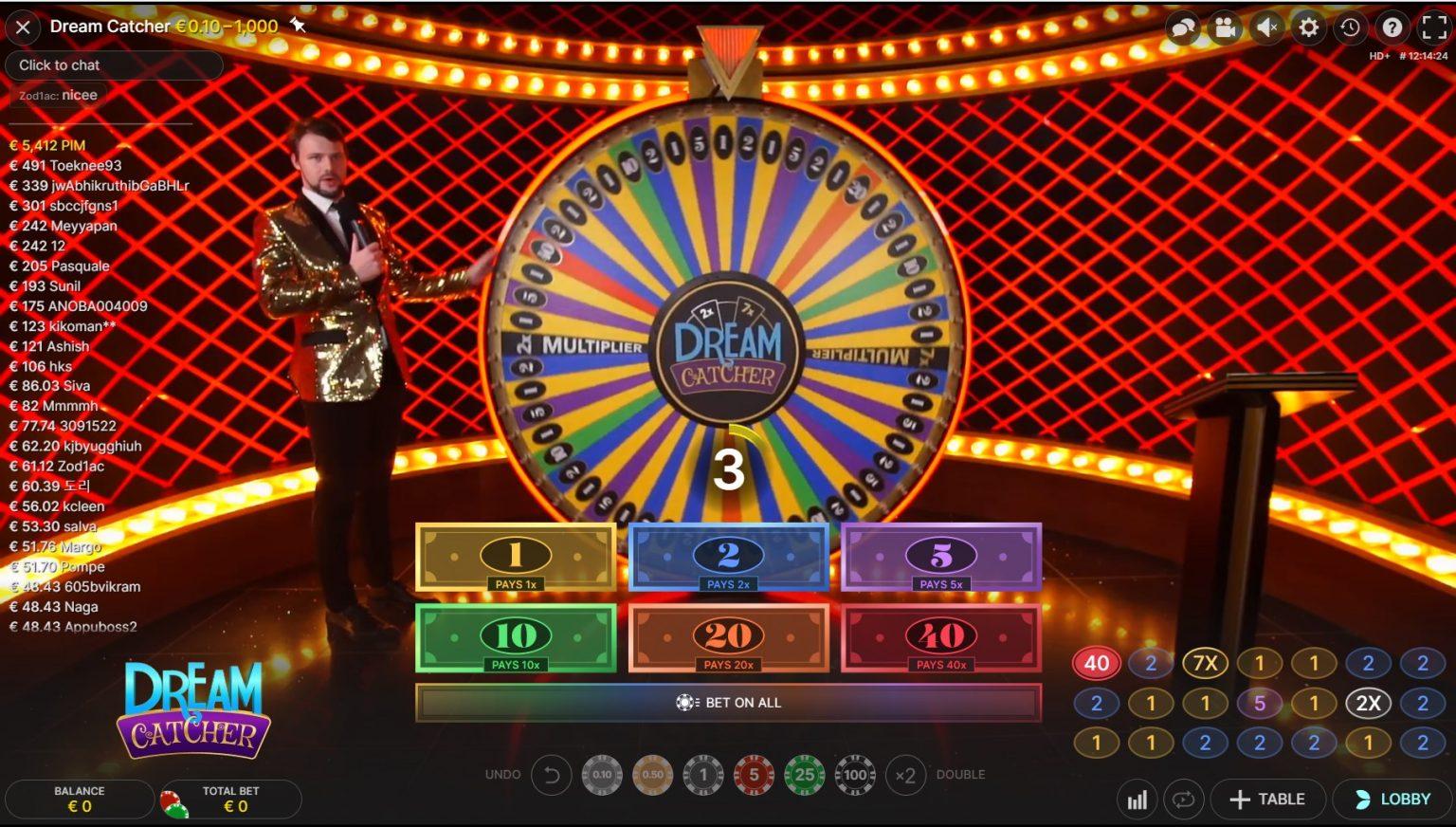Bet on the green 10 spot
Screen dimensions: 1456x827
(516, 637)
